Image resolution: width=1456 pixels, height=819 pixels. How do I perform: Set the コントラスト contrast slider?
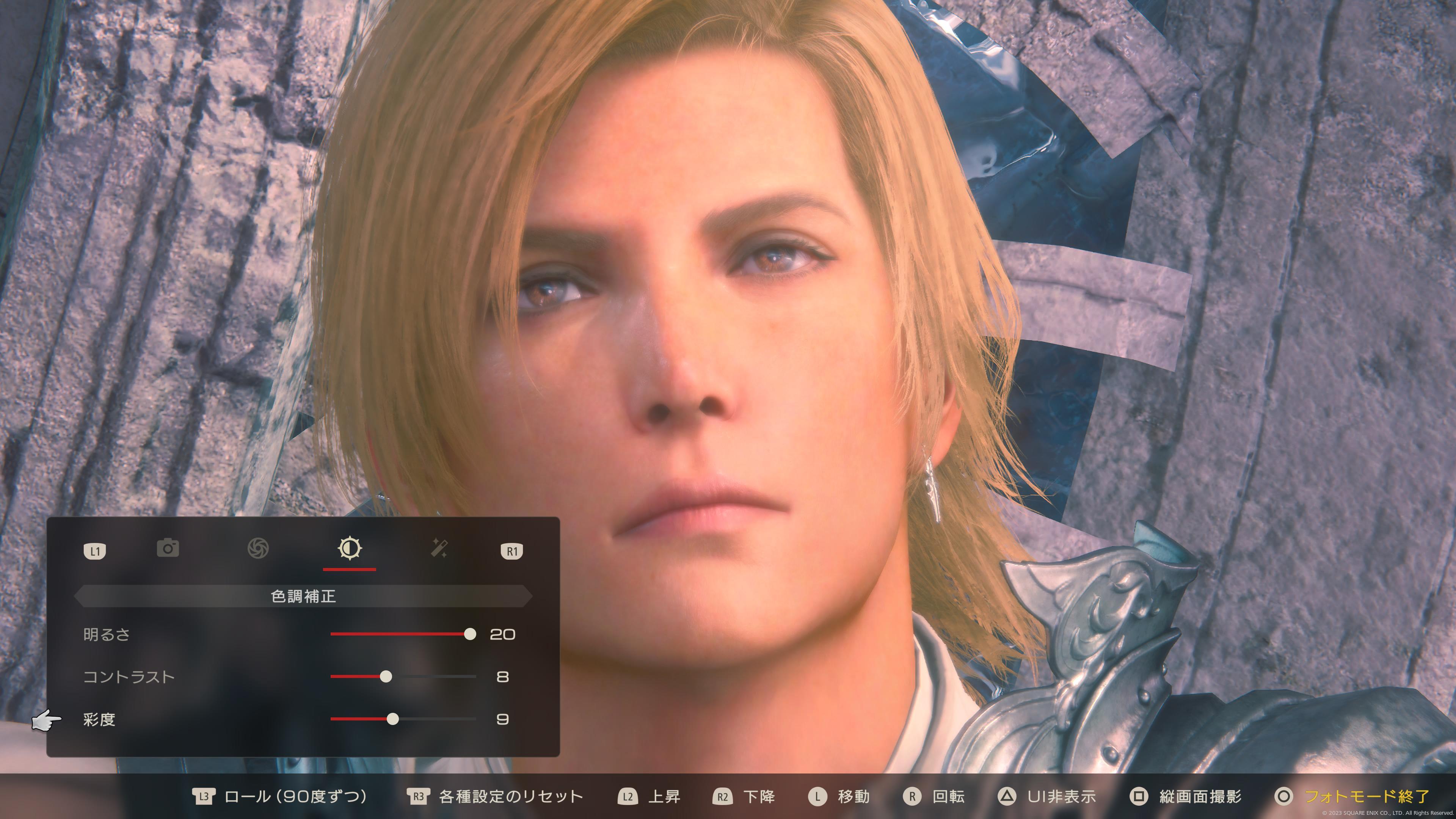tap(386, 676)
